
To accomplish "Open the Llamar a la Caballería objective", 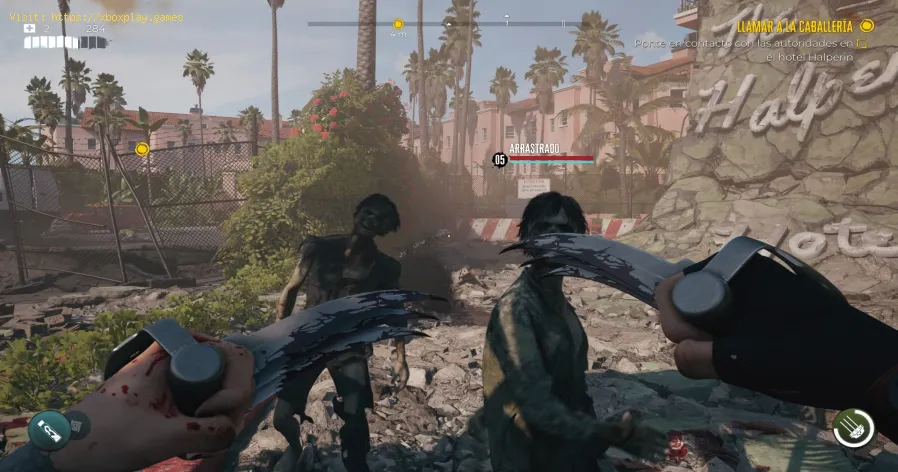I will [795, 26].
